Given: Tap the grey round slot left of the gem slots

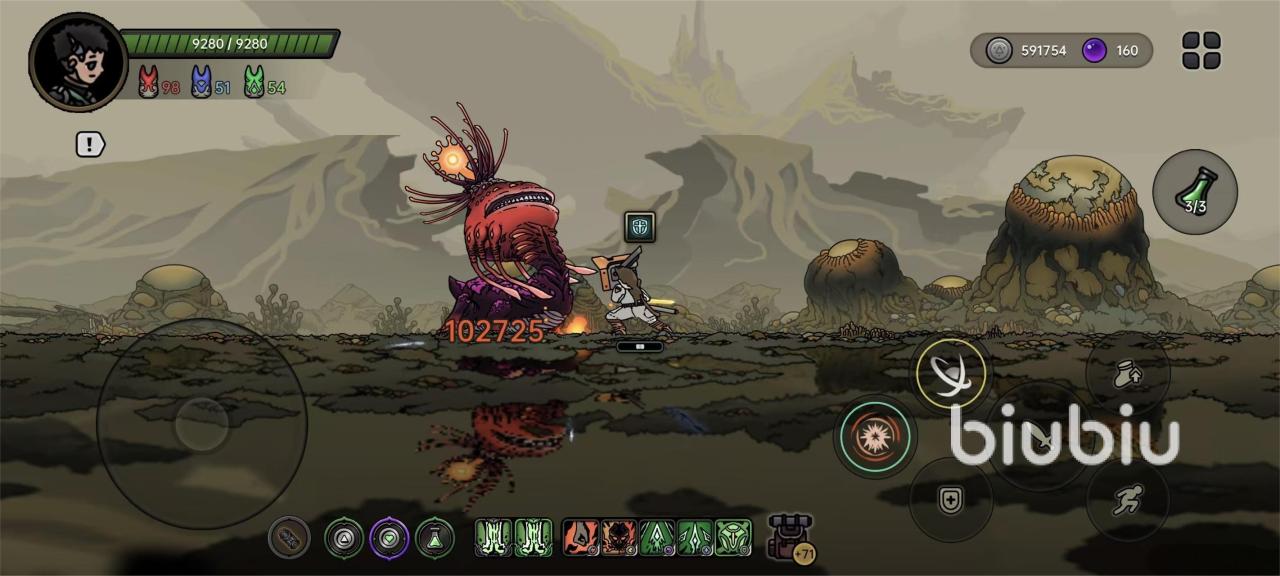Looking at the screenshot, I should point(289,538).
